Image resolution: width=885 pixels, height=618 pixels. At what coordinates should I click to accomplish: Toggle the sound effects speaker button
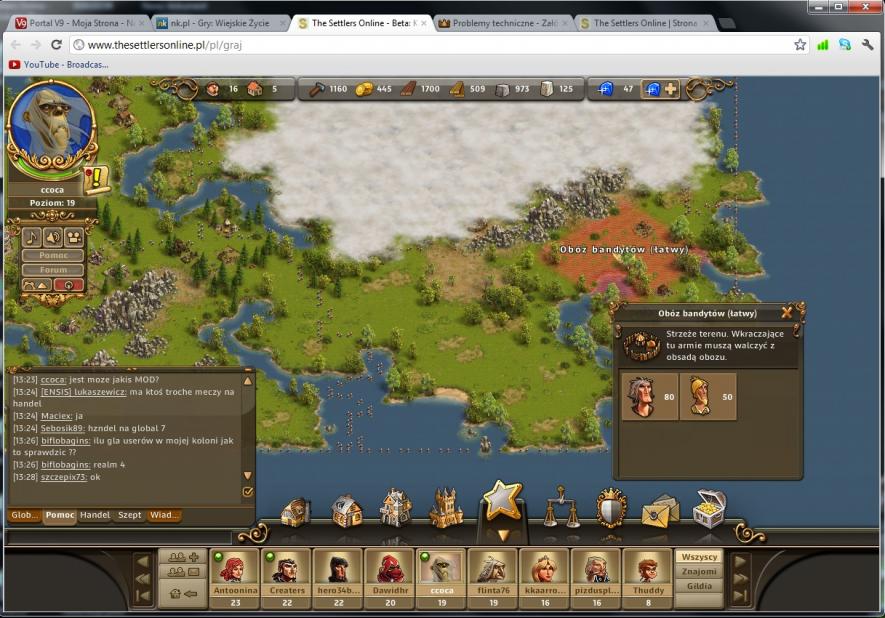(x=53, y=237)
